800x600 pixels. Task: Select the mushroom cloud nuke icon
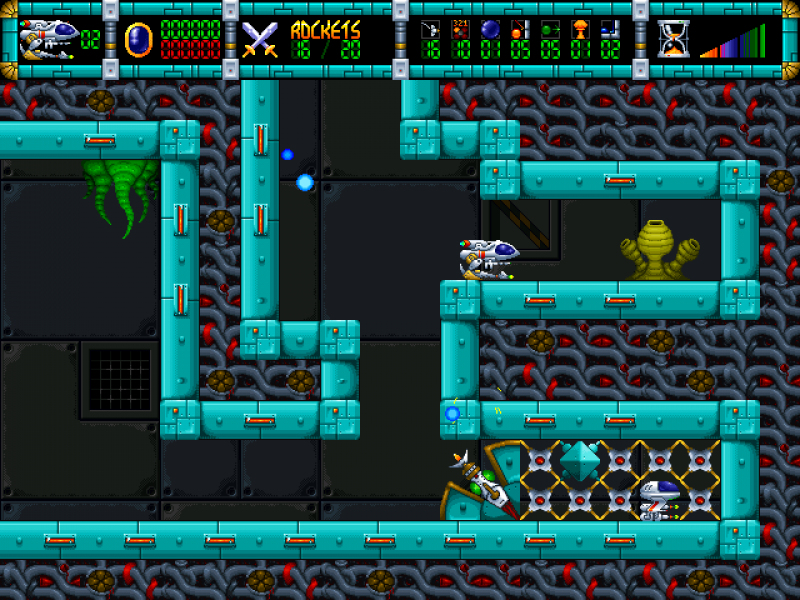[x=580, y=29]
